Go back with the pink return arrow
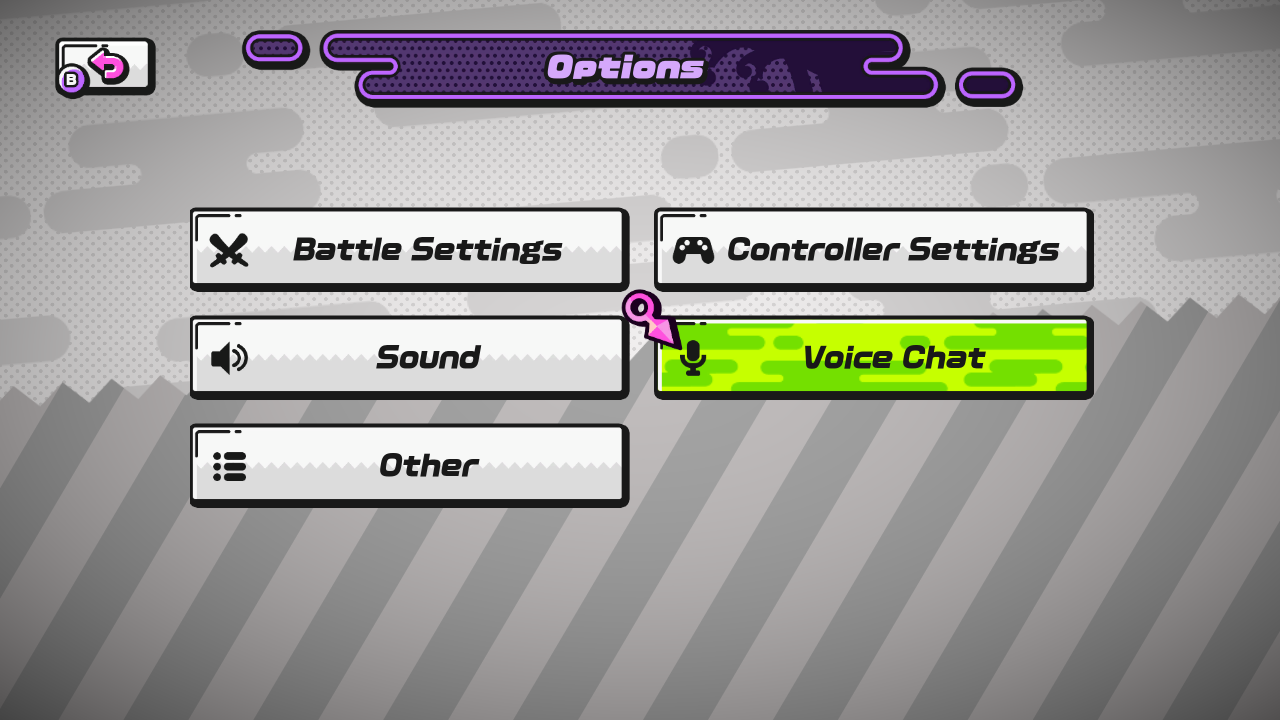Image resolution: width=1280 pixels, height=720 pixels. tap(105, 67)
